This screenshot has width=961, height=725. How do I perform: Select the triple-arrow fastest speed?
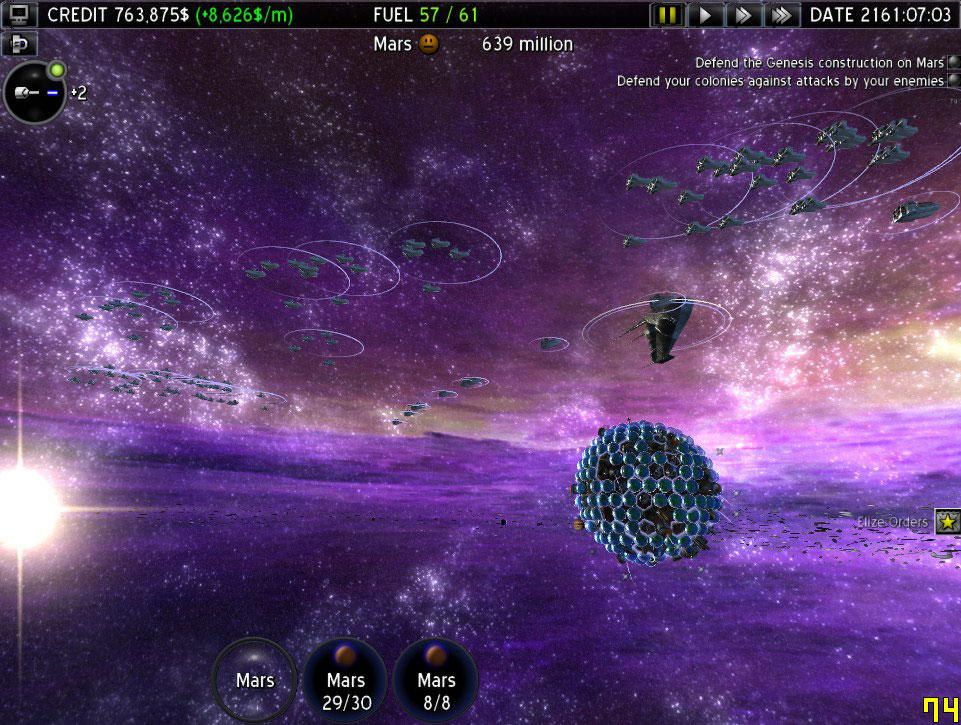click(781, 15)
